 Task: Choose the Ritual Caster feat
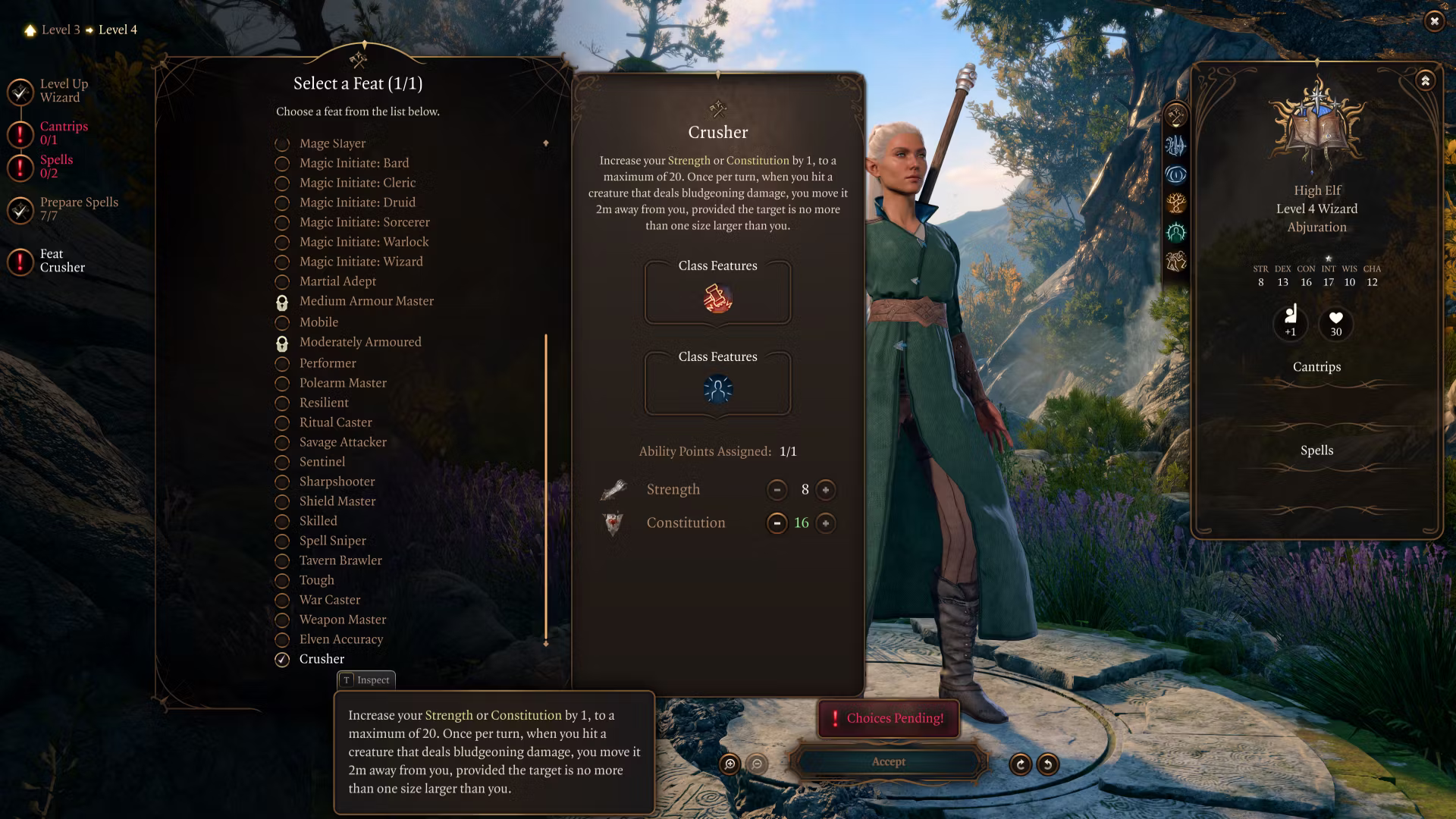tap(335, 422)
